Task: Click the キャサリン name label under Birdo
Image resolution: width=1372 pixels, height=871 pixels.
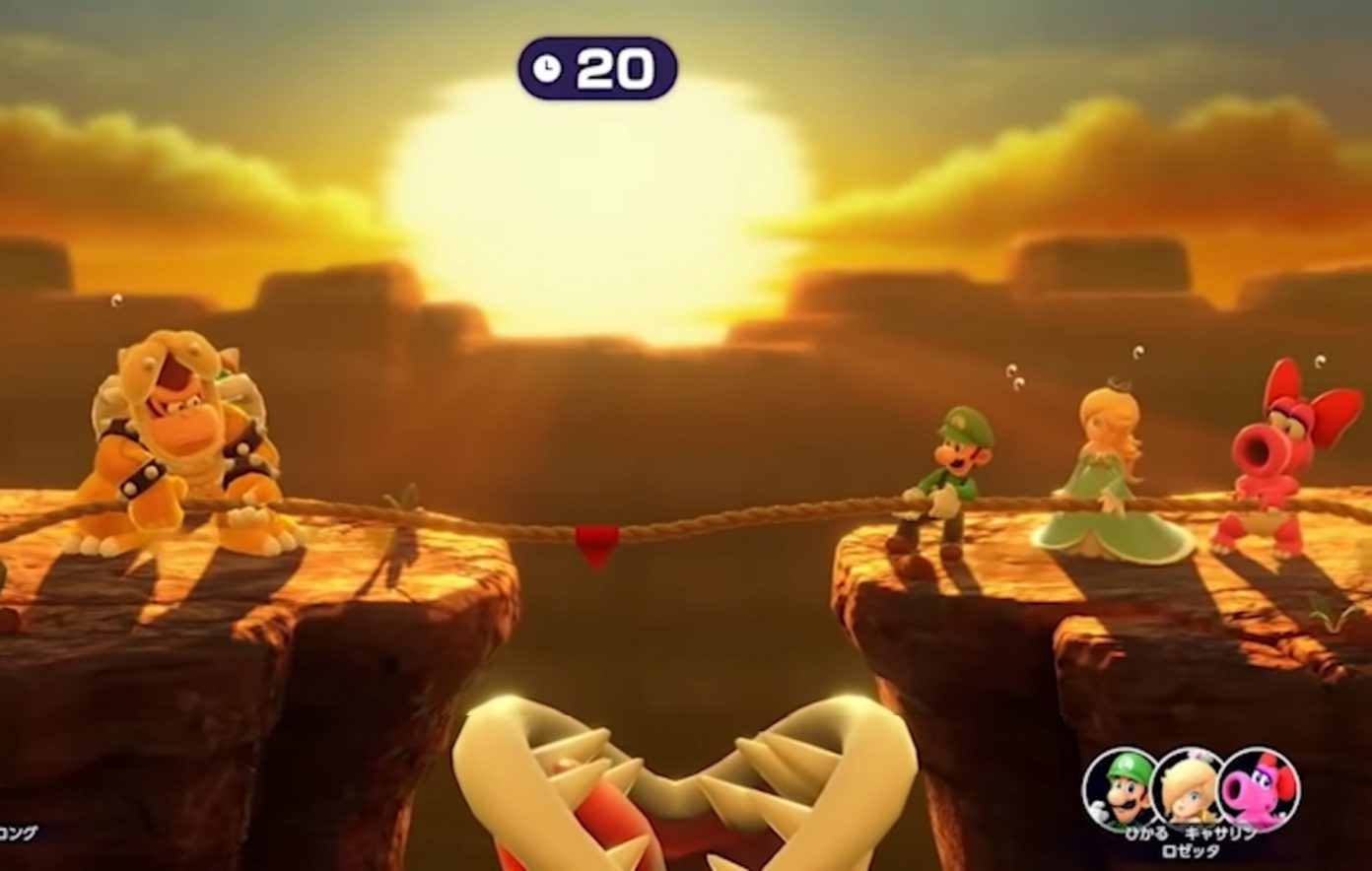Action: click(1219, 833)
